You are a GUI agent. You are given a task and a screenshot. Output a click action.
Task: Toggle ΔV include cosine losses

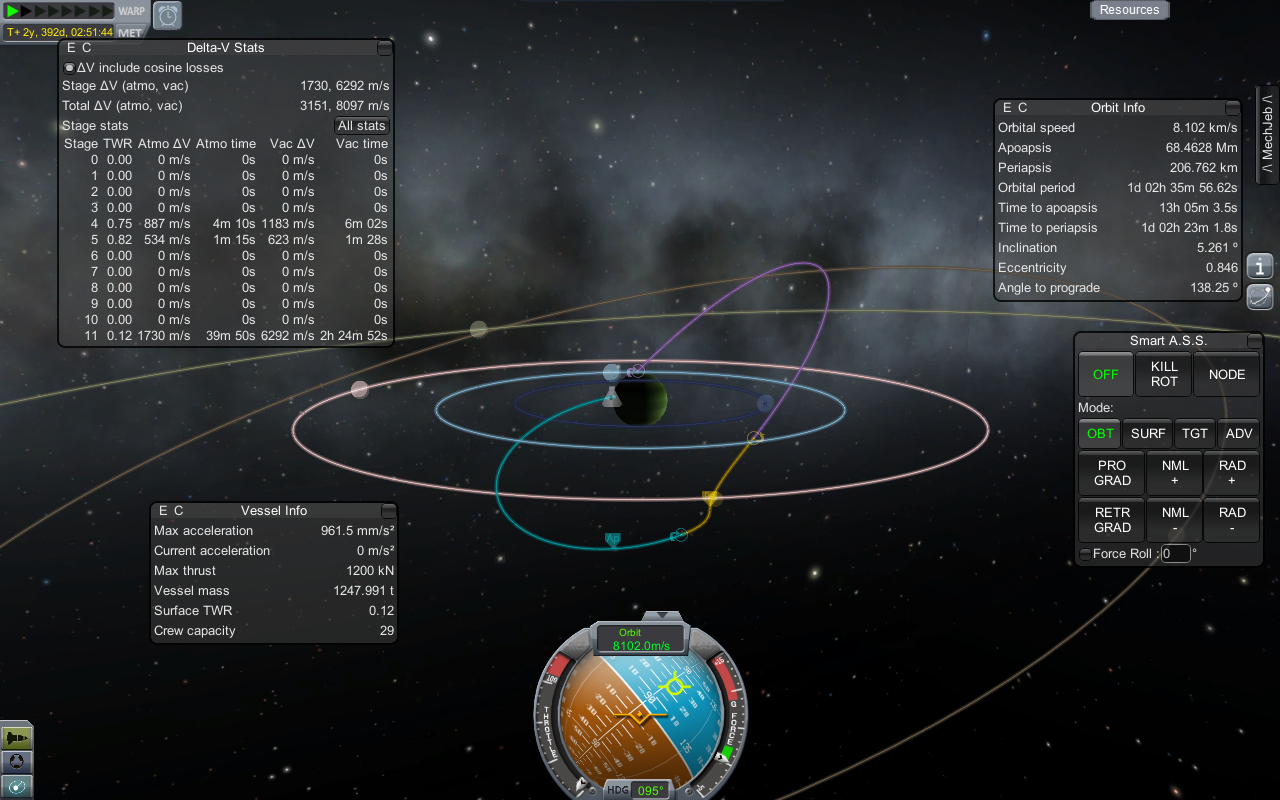(x=69, y=68)
